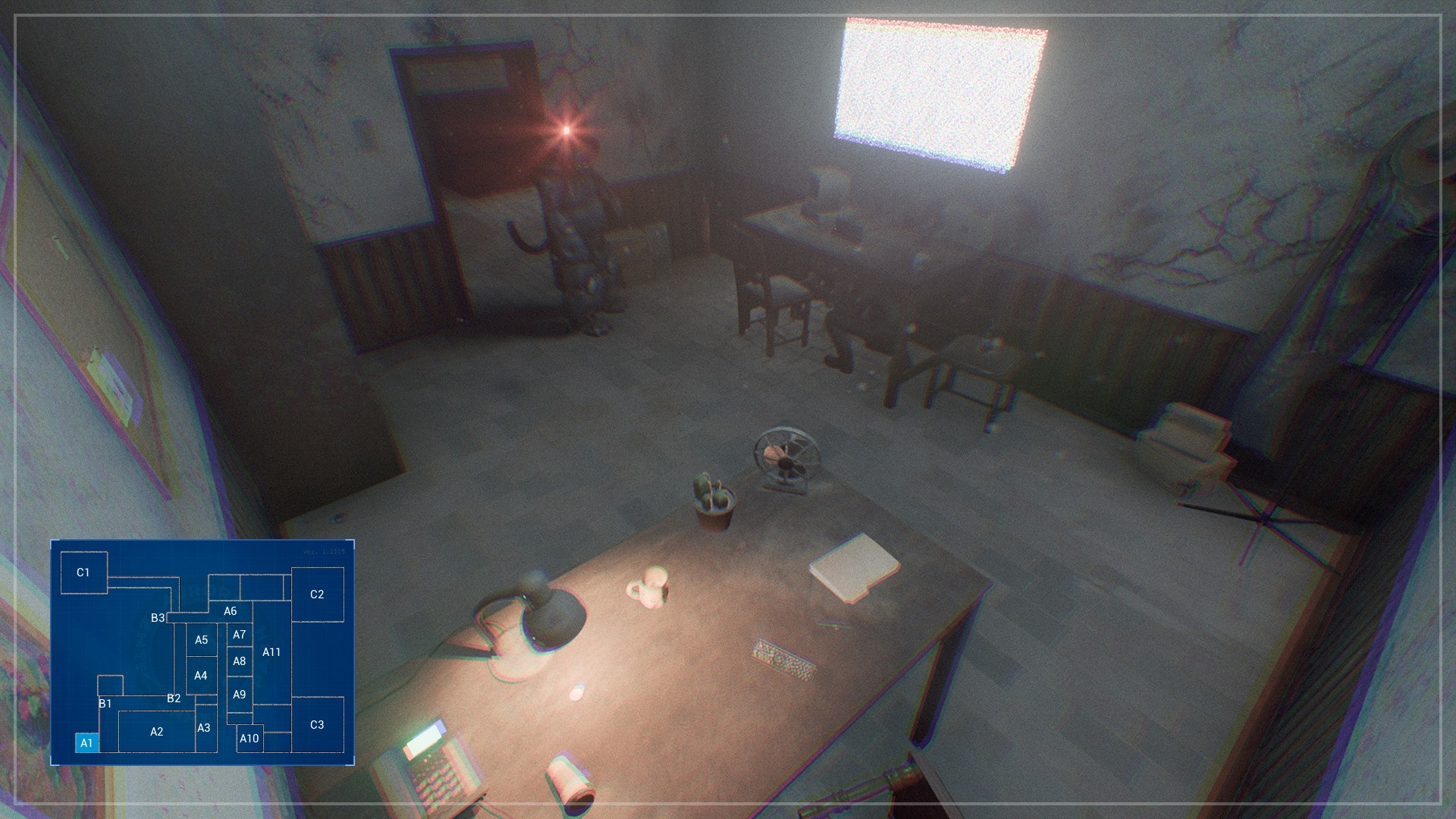Switch to the C2 room view
This screenshot has height=819, width=1456.
click(318, 595)
